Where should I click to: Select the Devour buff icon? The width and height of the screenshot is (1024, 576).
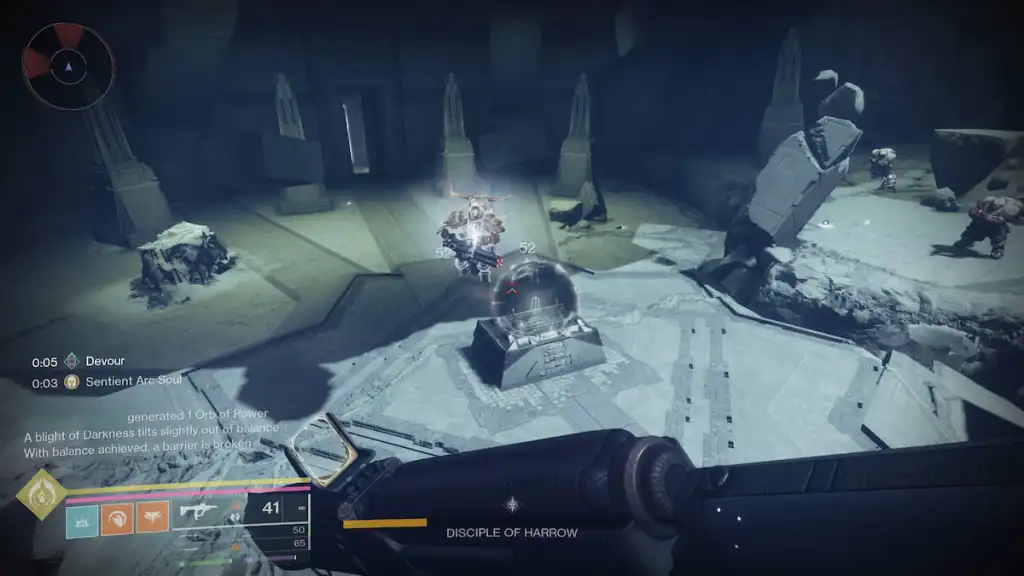pyautogui.click(x=71, y=362)
